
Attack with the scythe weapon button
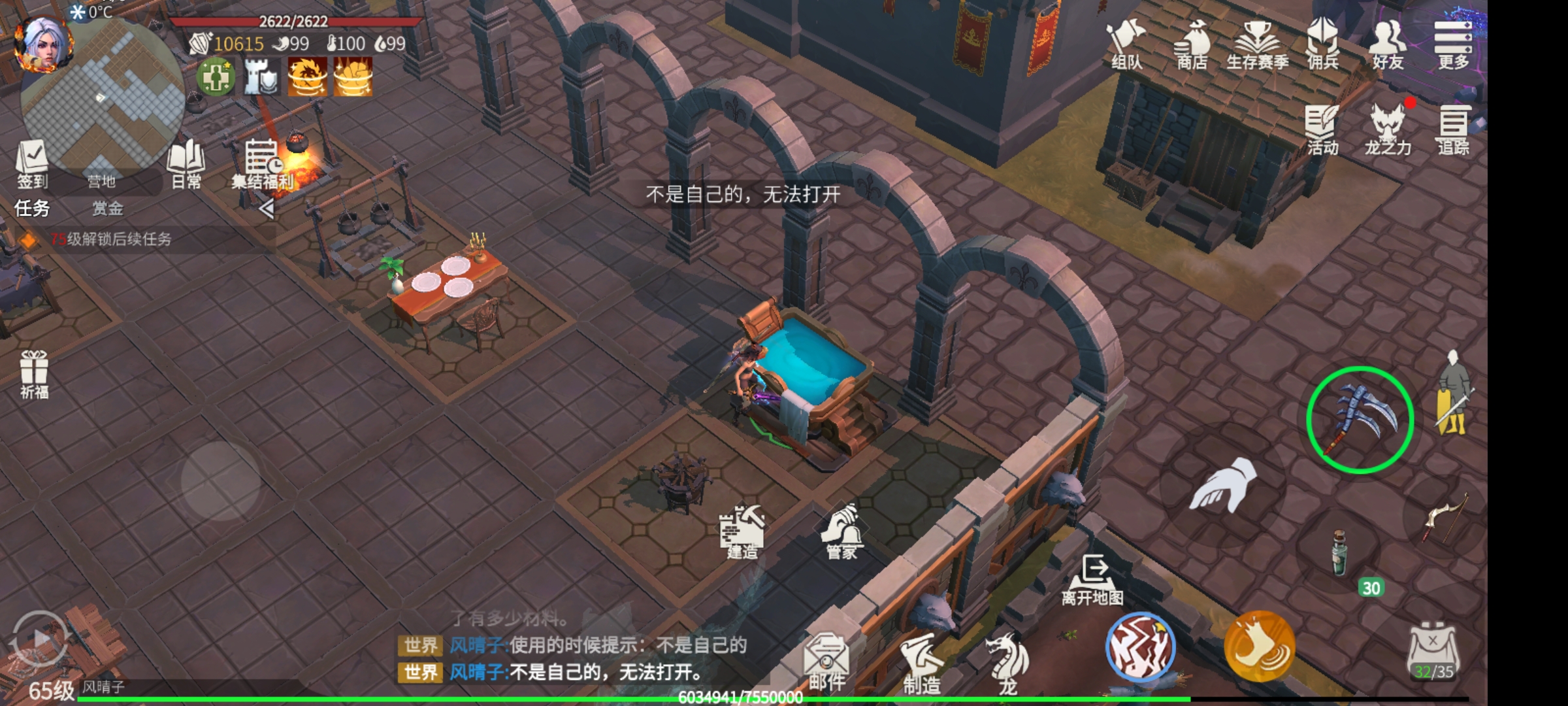pos(1360,420)
